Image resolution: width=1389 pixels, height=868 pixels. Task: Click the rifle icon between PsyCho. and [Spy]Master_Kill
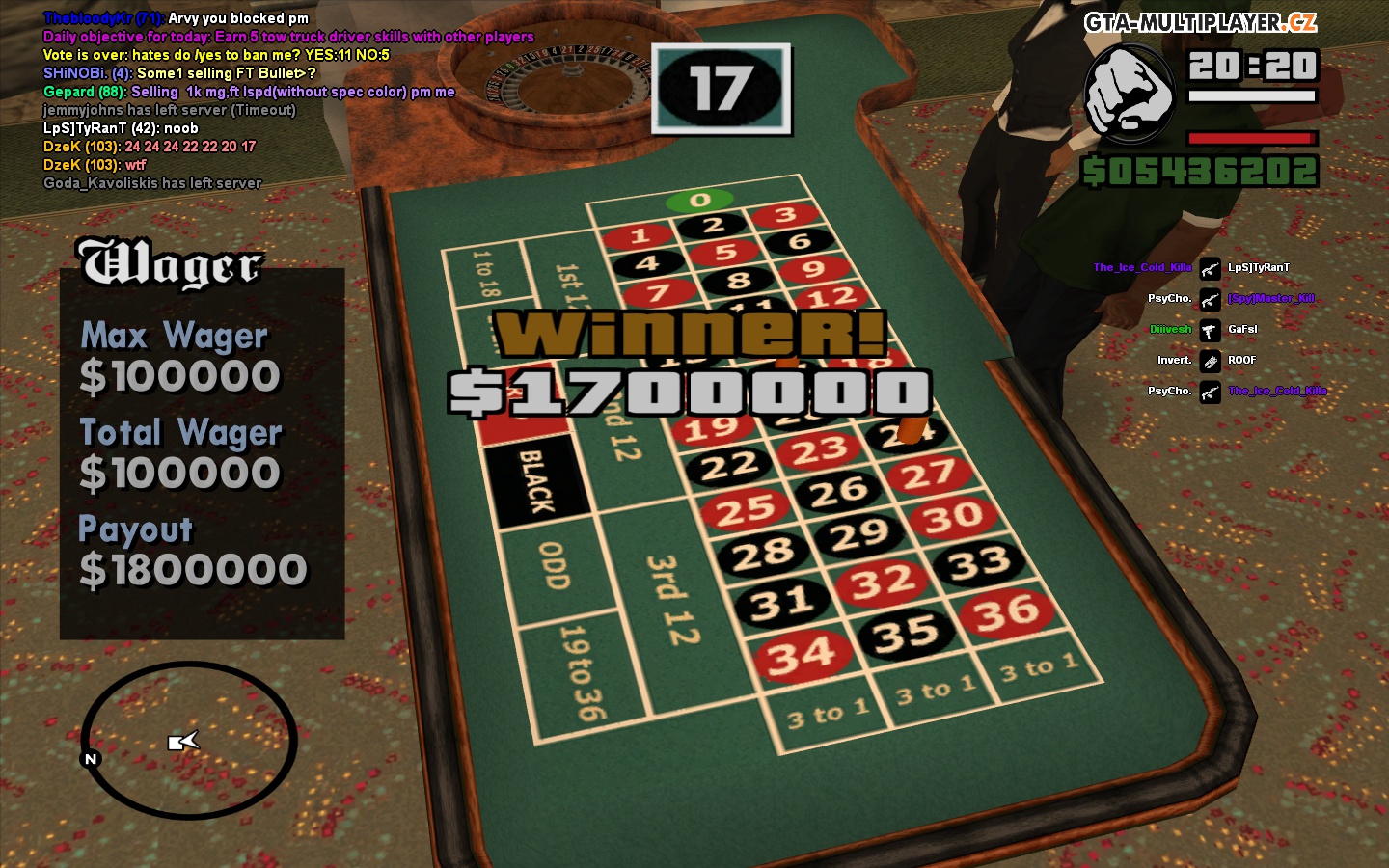pos(1211,300)
